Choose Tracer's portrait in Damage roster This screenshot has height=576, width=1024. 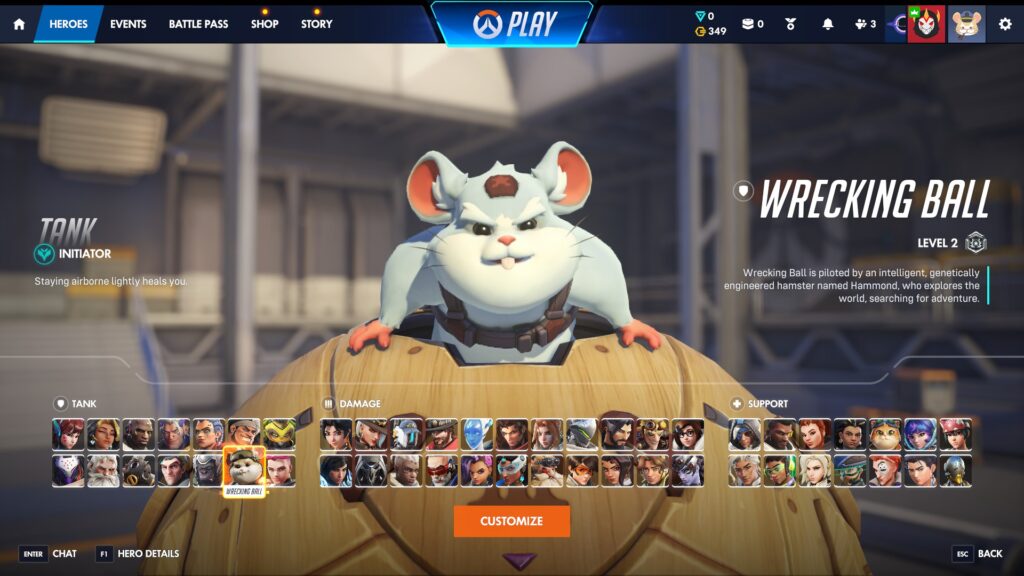tap(582, 471)
